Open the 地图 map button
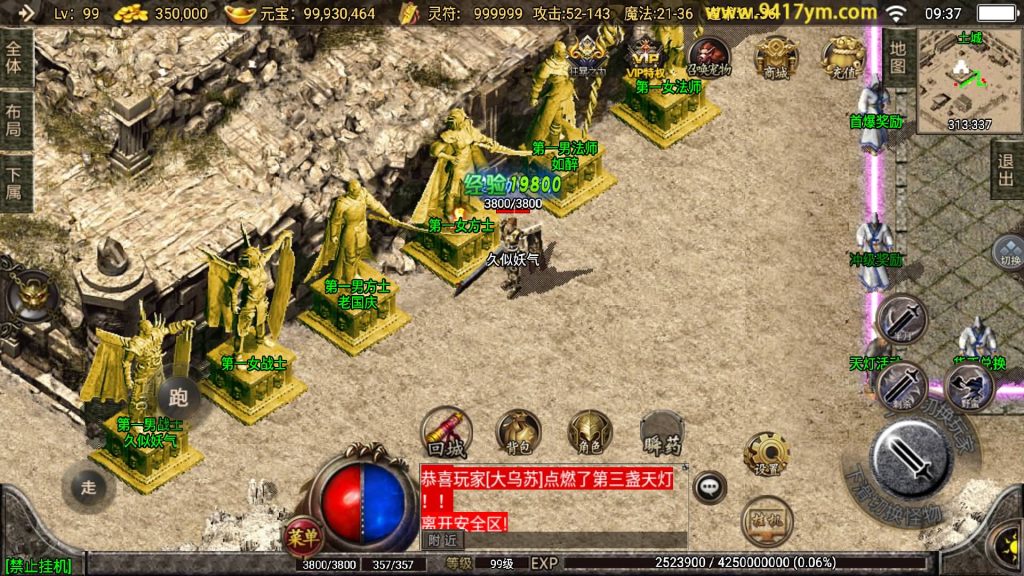This screenshot has height=576, width=1024. point(897,57)
